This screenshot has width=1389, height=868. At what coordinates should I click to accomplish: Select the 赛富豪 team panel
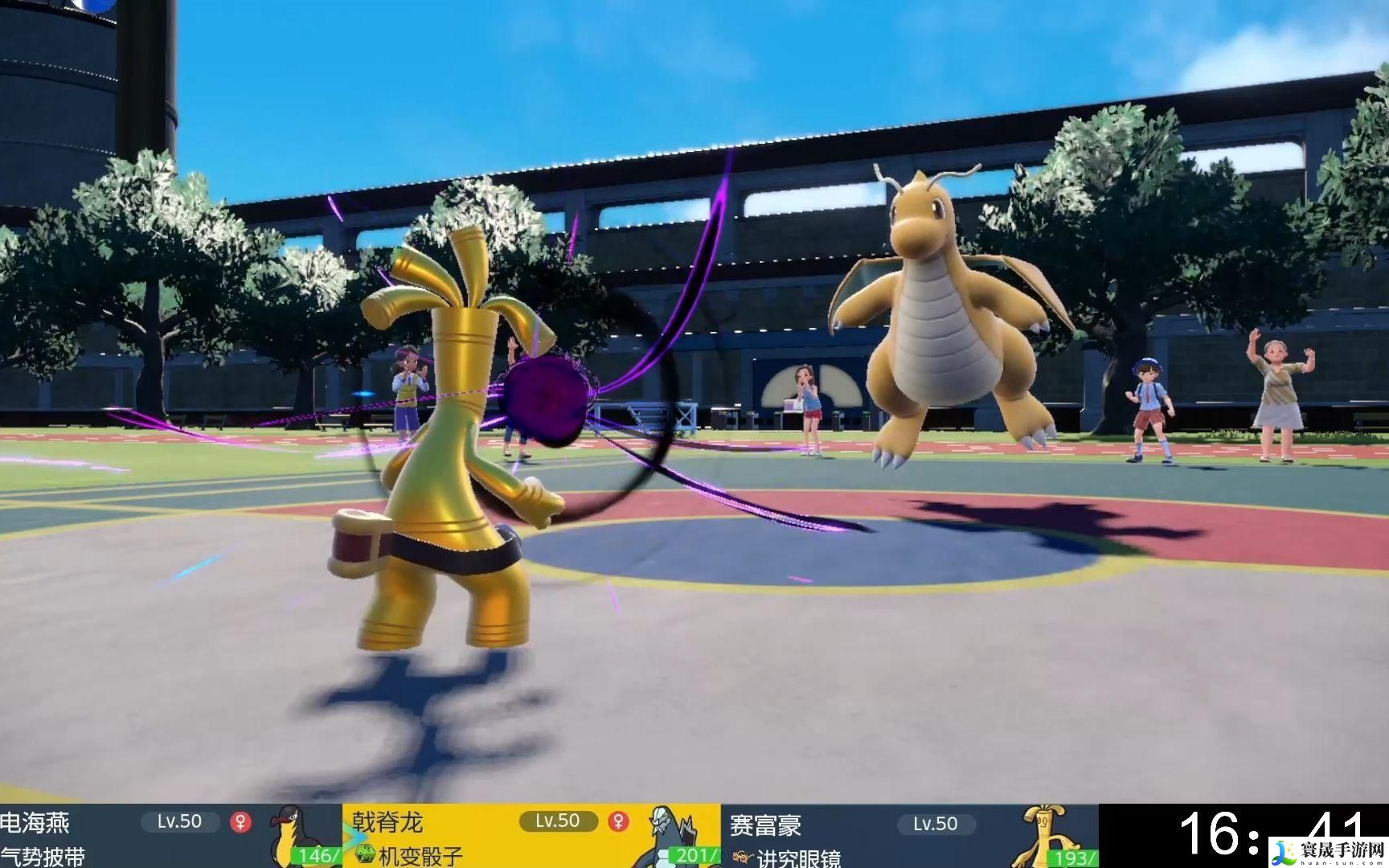point(908,837)
